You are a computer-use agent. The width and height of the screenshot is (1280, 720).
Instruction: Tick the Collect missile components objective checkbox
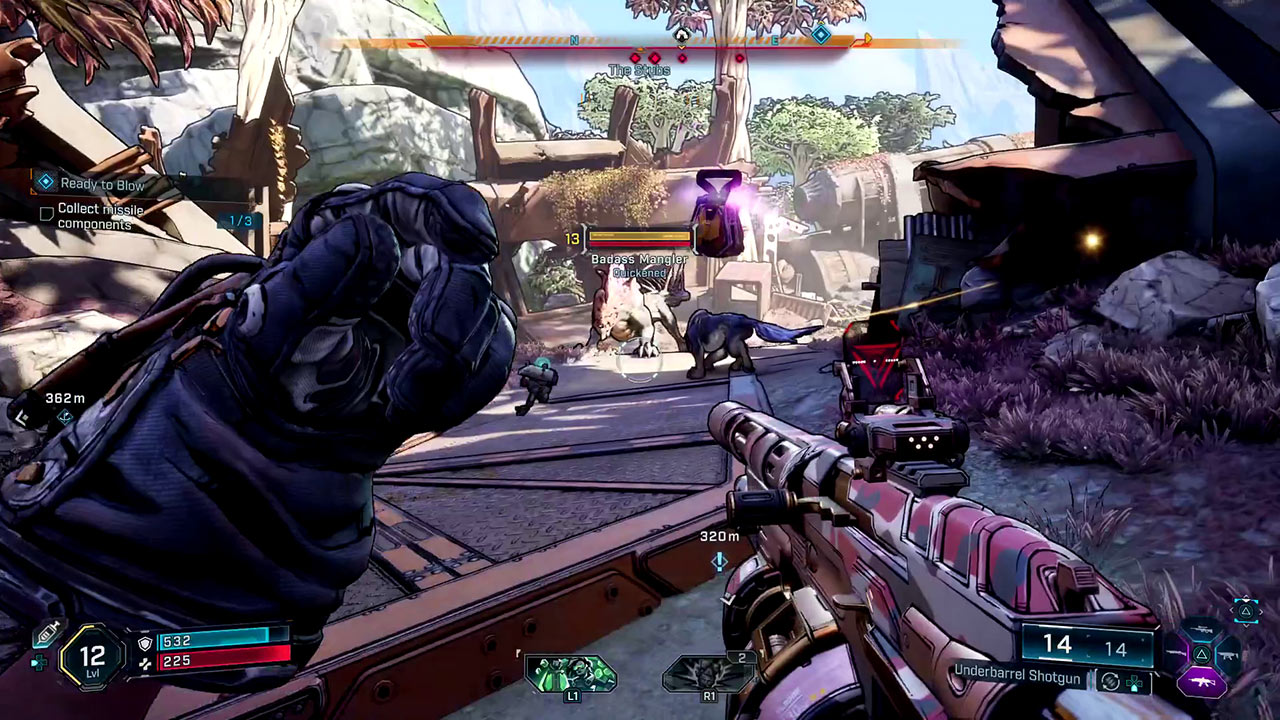46,213
